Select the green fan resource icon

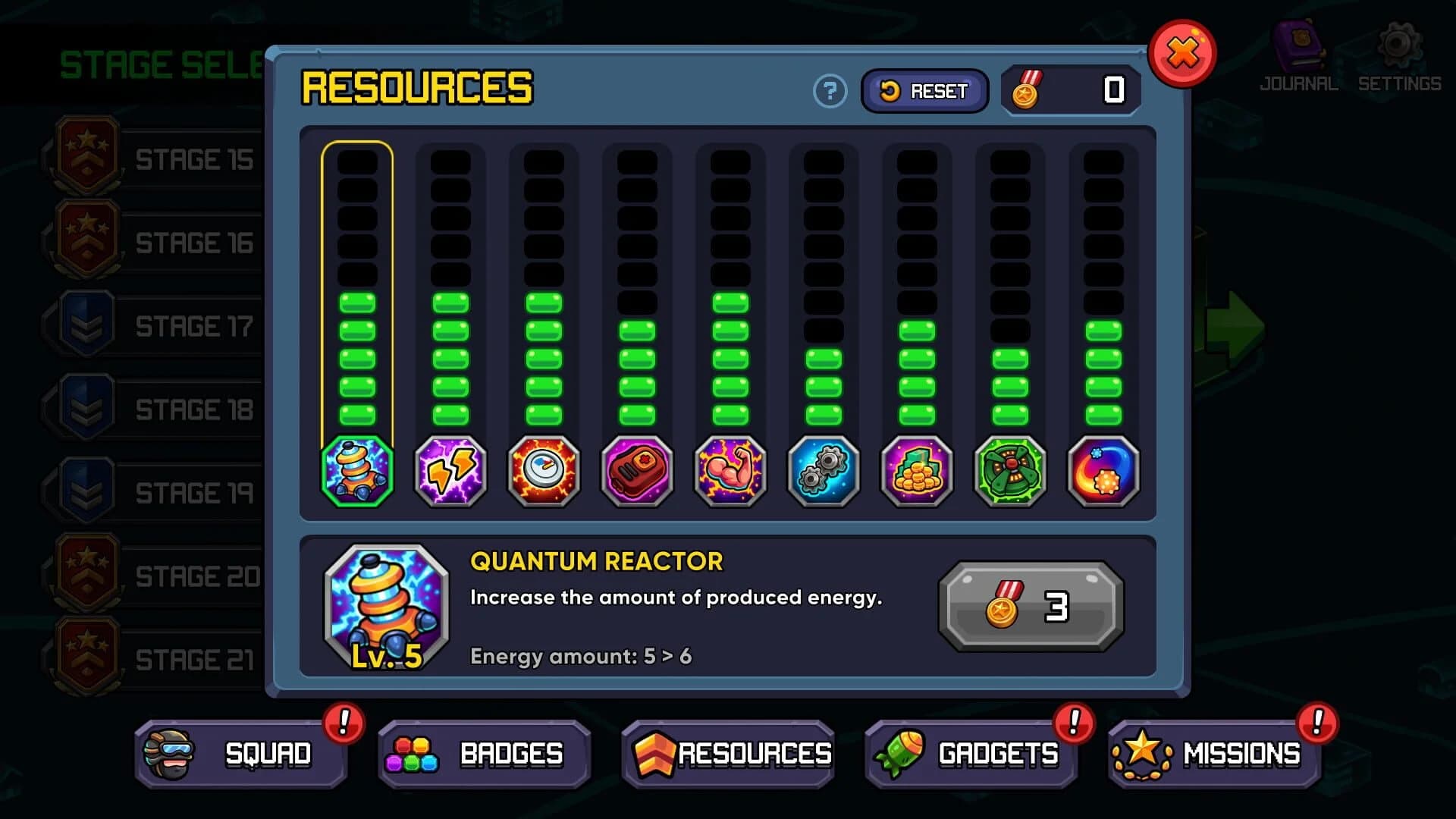[x=1009, y=472]
